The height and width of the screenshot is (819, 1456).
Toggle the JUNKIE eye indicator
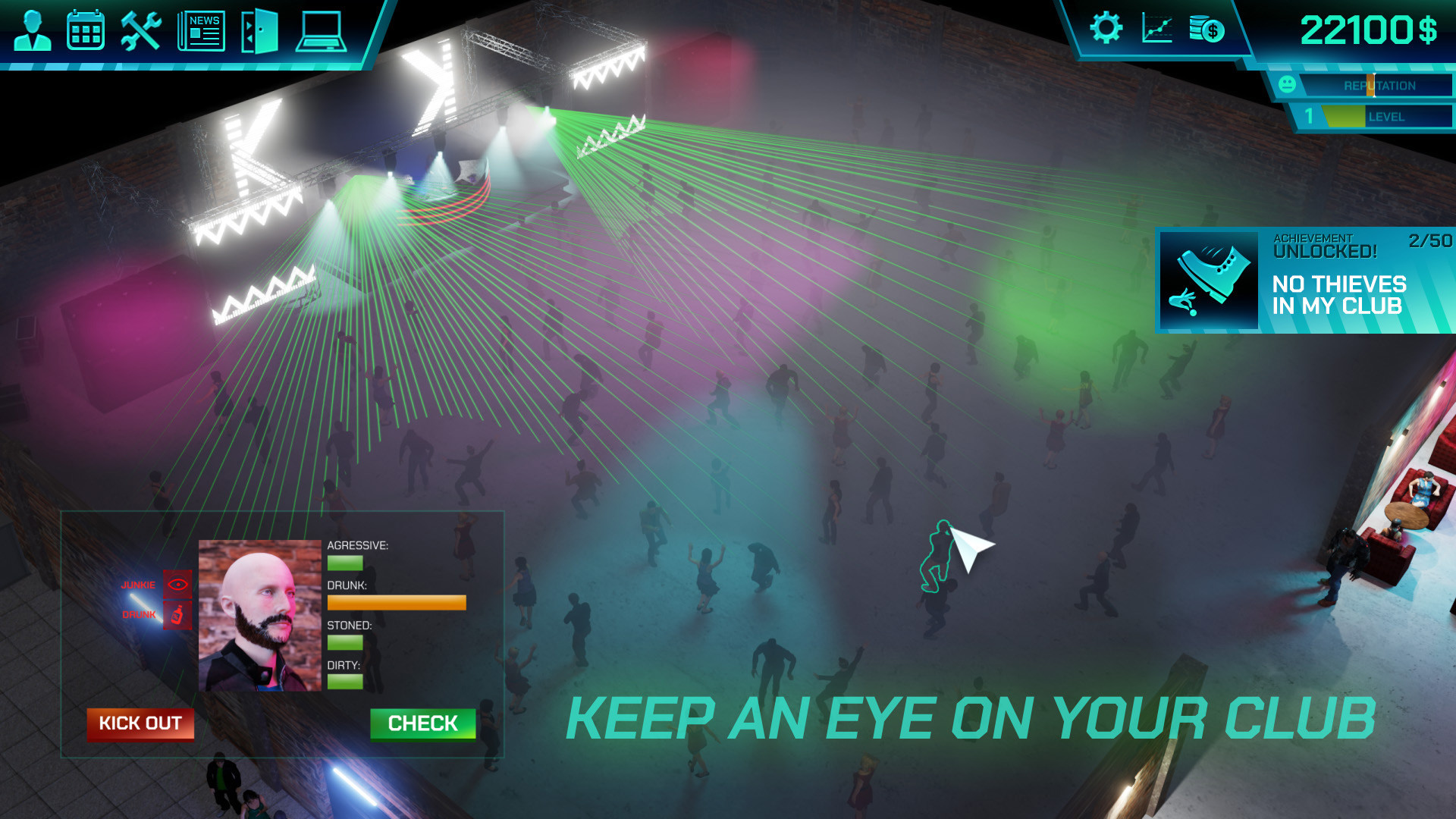[x=177, y=584]
